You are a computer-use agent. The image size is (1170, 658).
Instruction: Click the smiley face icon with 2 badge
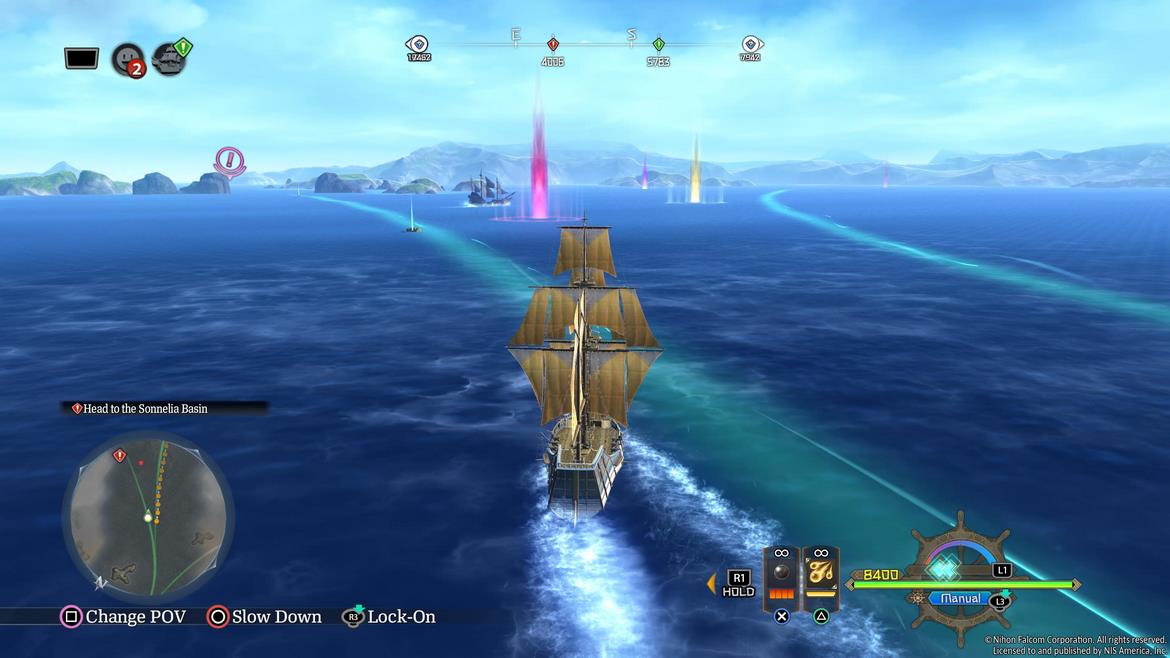127,59
